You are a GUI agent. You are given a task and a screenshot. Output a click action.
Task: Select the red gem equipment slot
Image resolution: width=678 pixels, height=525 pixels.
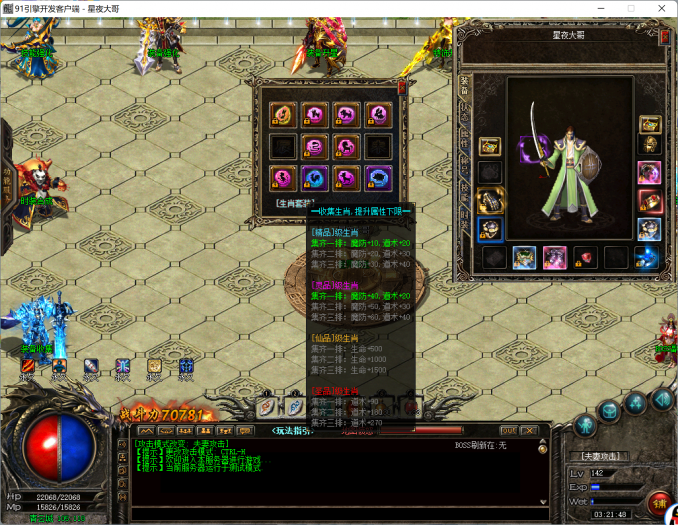click(585, 257)
